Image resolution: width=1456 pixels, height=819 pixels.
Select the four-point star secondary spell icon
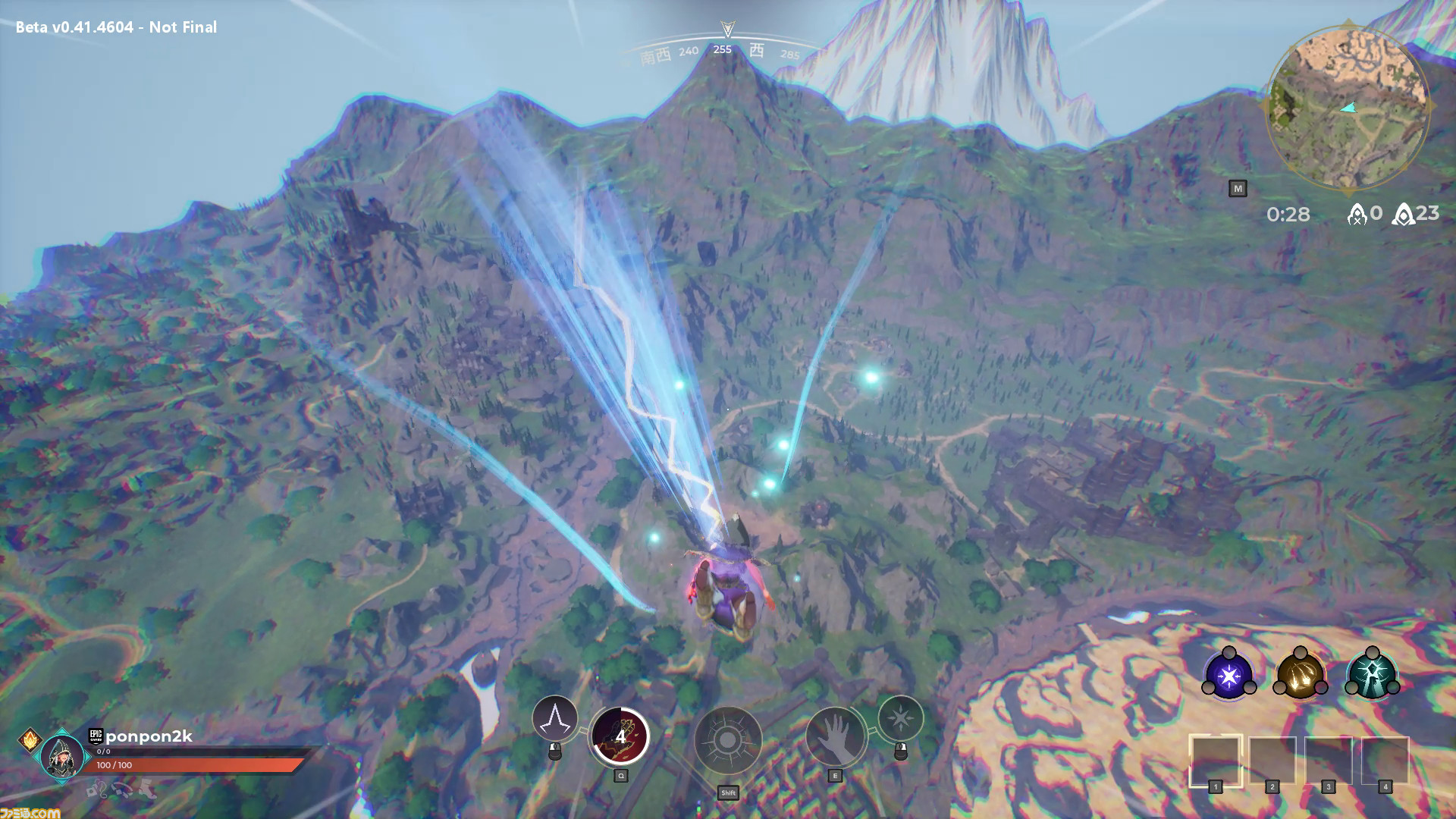901,717
